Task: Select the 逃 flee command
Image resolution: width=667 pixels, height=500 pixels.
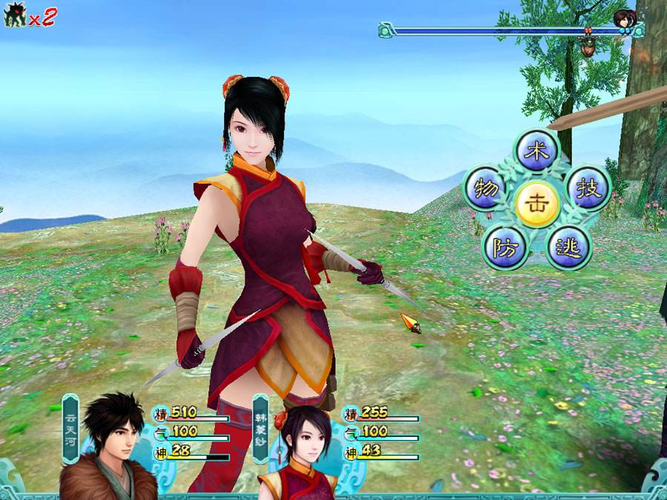Action: [x=568, y=245]
